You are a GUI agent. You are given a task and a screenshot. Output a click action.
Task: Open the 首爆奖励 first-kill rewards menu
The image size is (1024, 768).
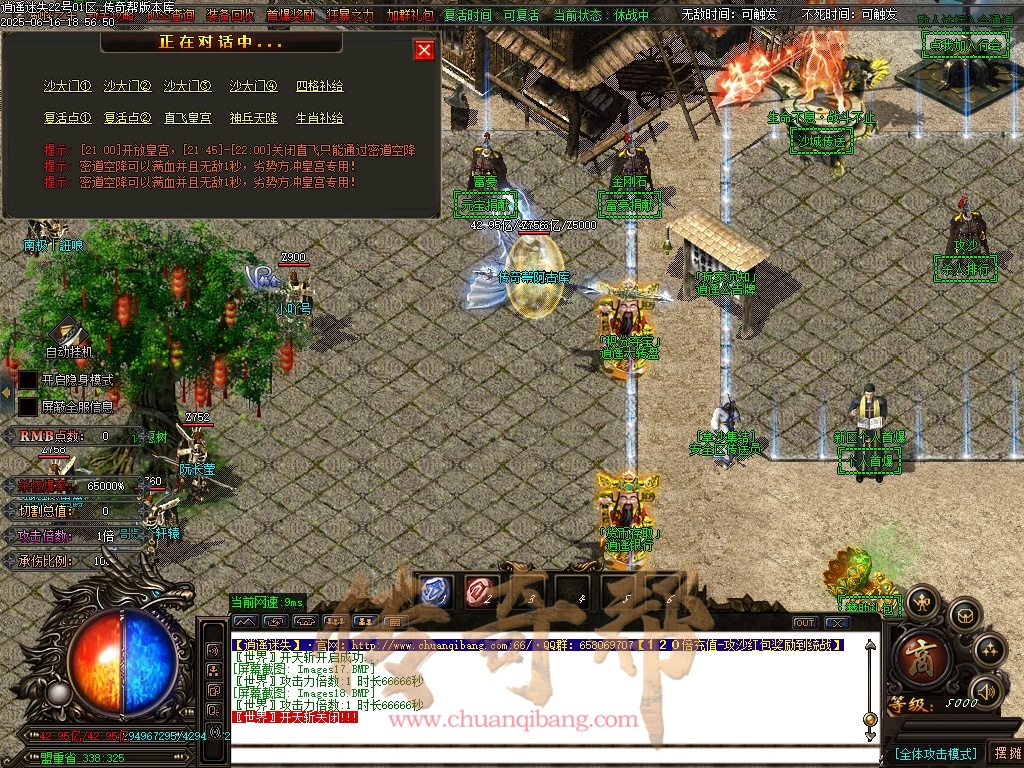pos(290,16)
